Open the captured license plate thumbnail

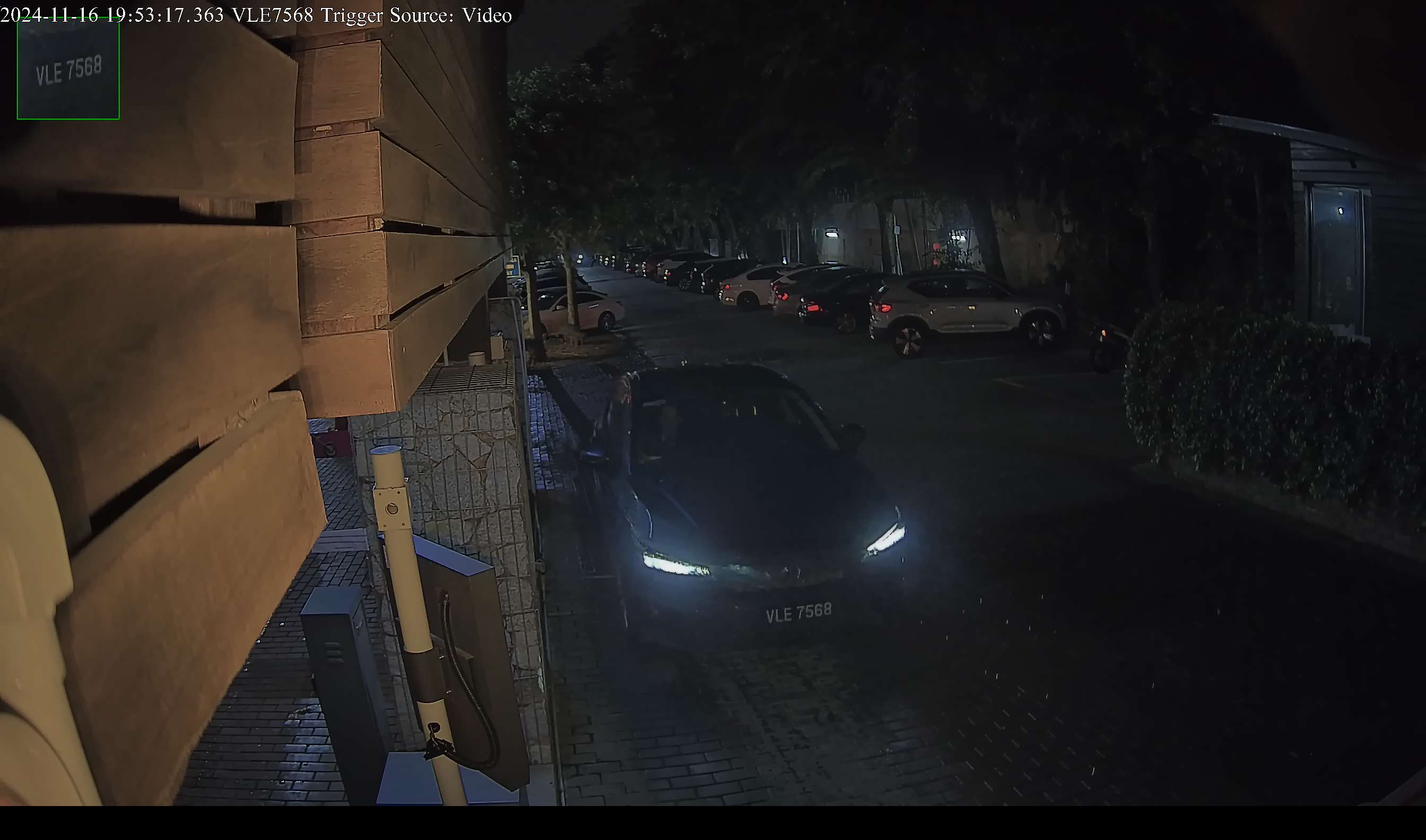[68, 69]
